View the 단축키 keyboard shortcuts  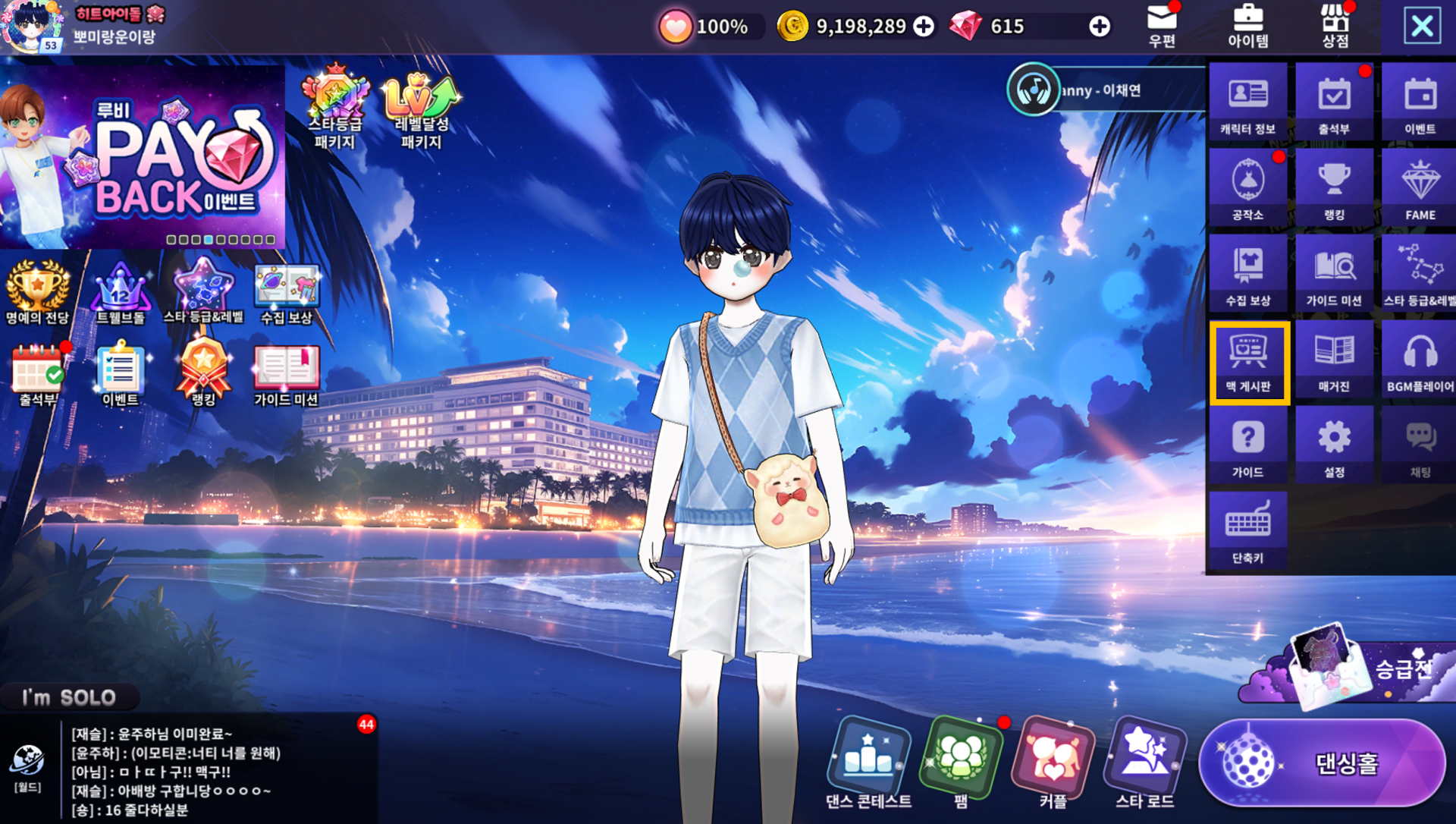[x=1247, y=530]
